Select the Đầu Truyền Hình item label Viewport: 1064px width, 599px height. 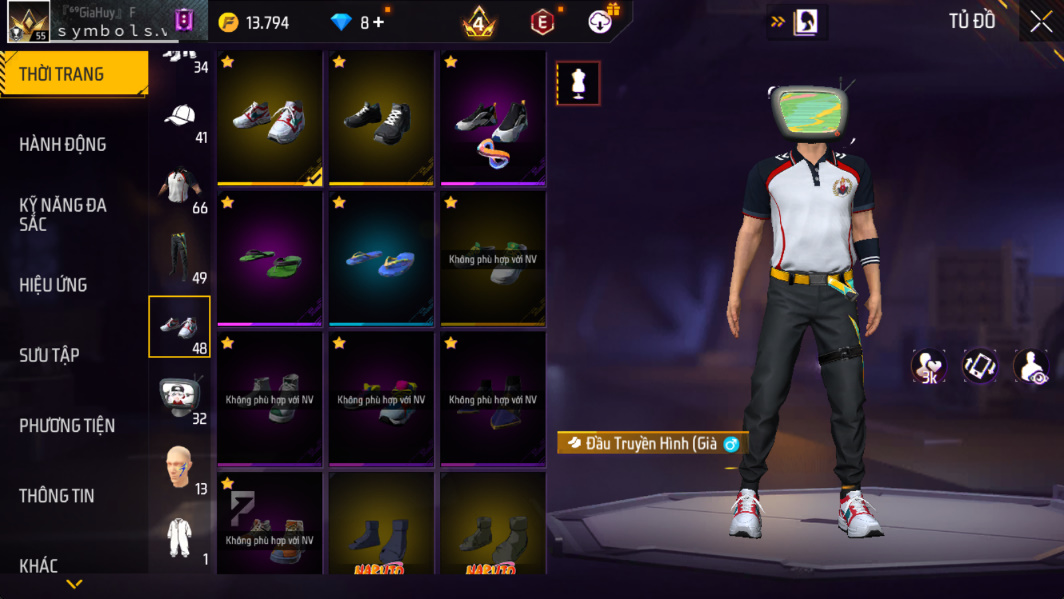[x=652, y=443]
